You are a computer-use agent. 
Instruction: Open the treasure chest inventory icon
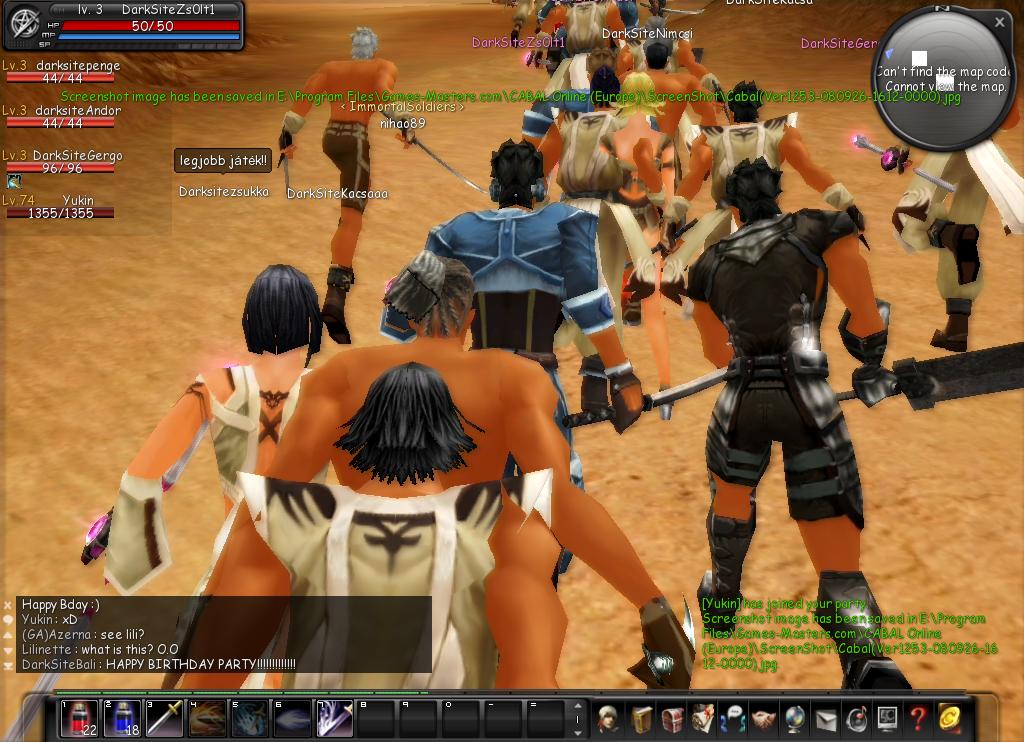[x=672, y=718]
